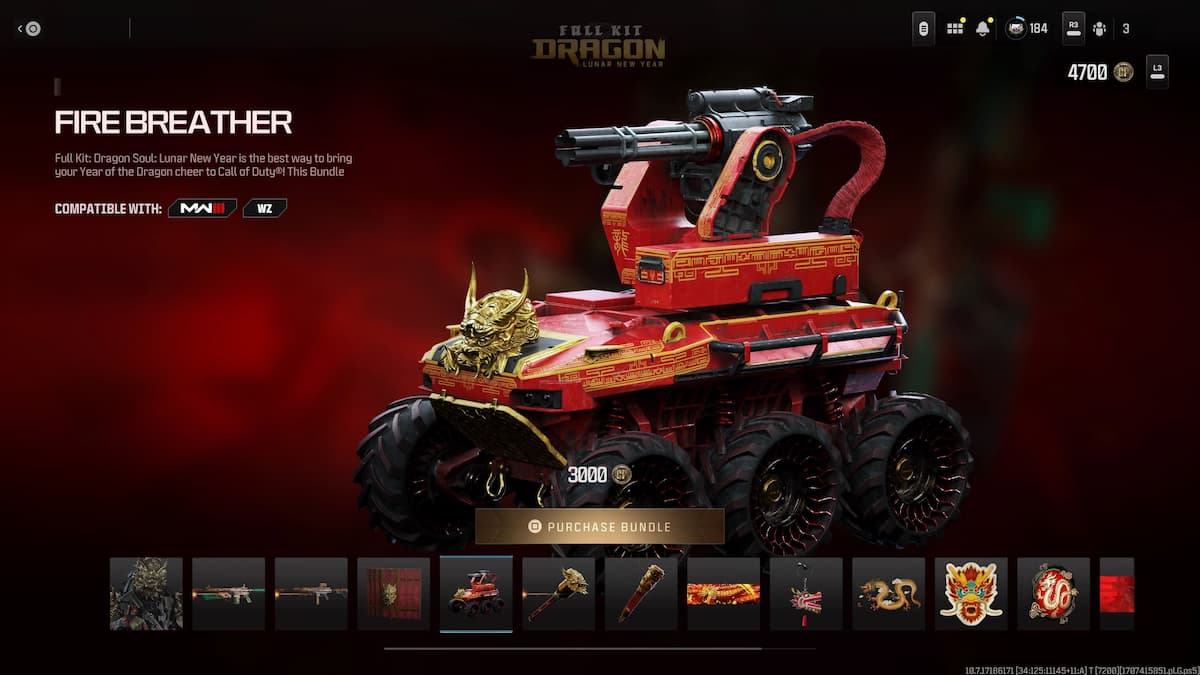
Task: Go back using the top-left arrow
Action: tap(28, 29)
